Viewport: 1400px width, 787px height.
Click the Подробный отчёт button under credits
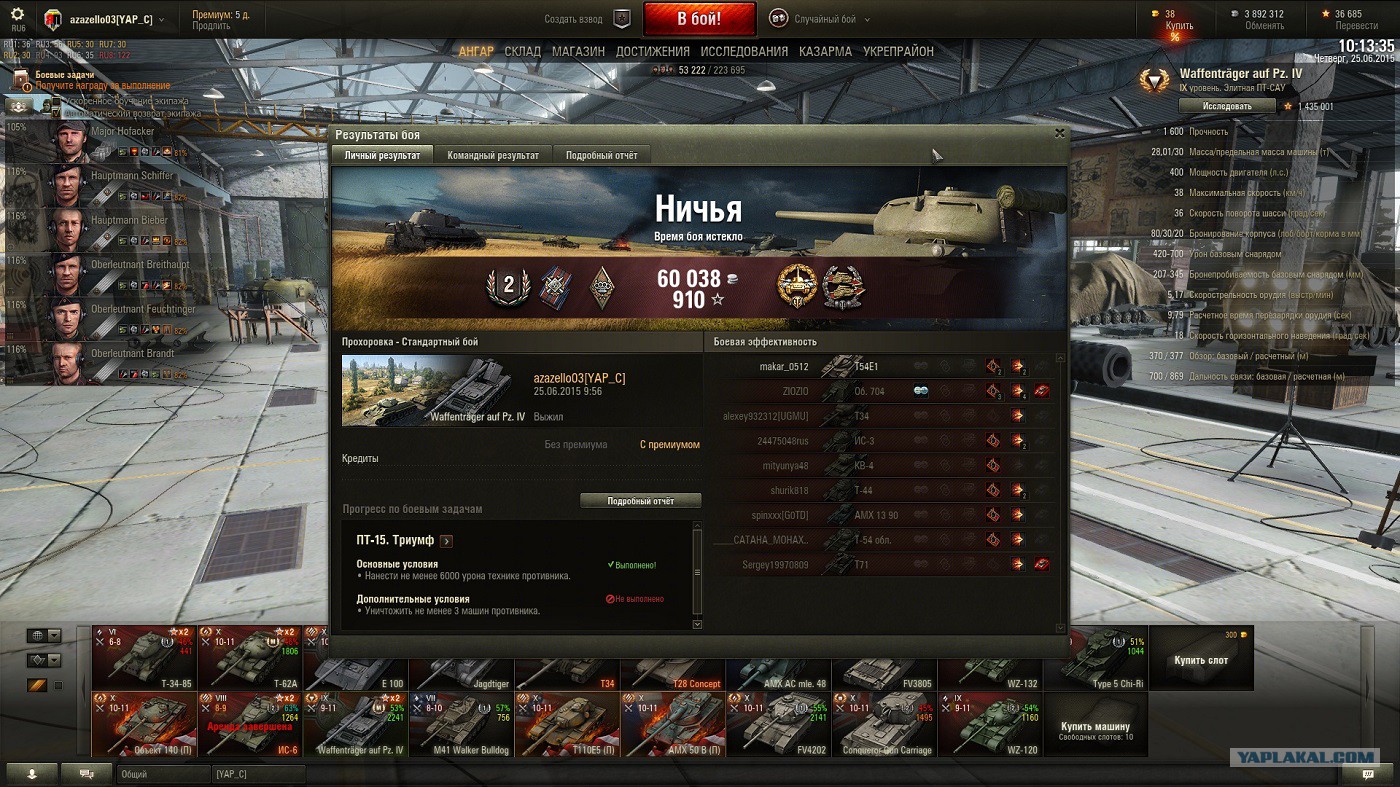pyautogui.click(x=640, y=500)
